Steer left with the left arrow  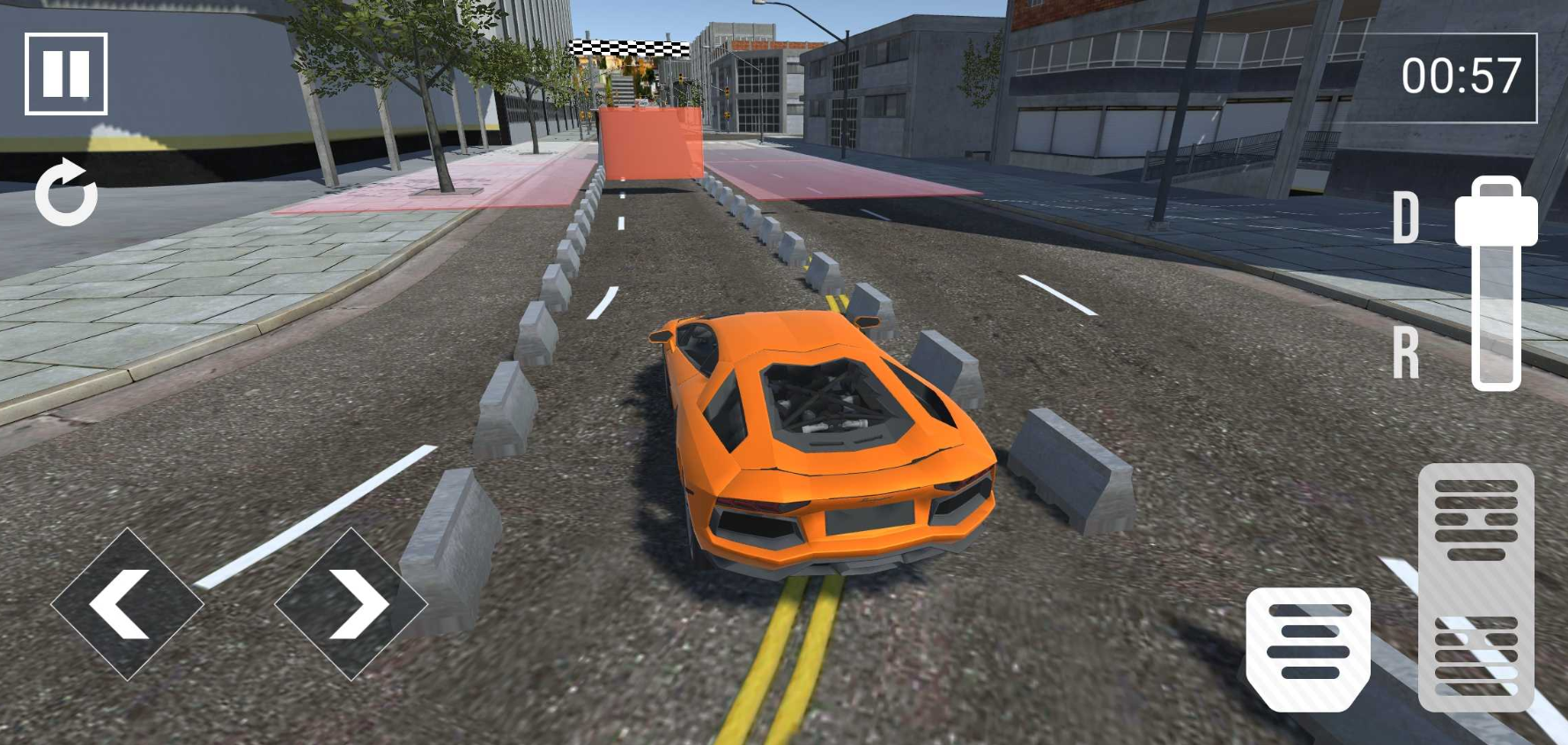click(x=127, y=604)
